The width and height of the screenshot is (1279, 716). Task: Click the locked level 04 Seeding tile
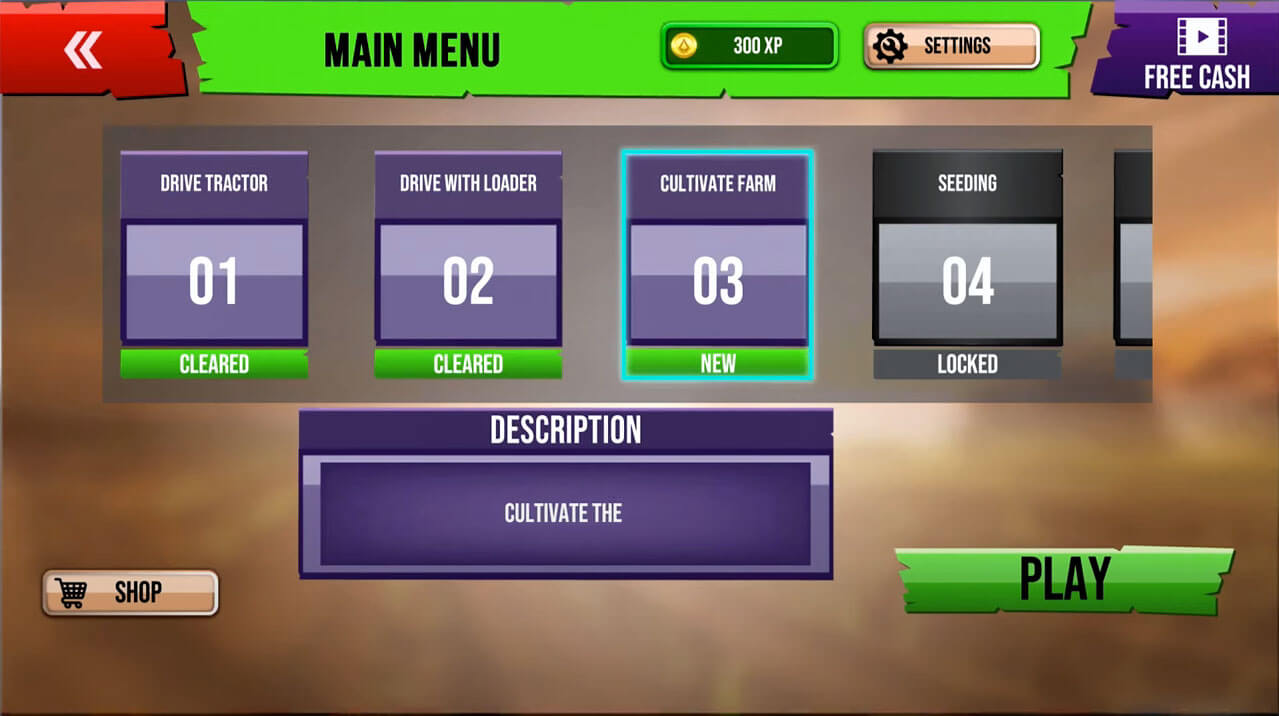[967, 265]
